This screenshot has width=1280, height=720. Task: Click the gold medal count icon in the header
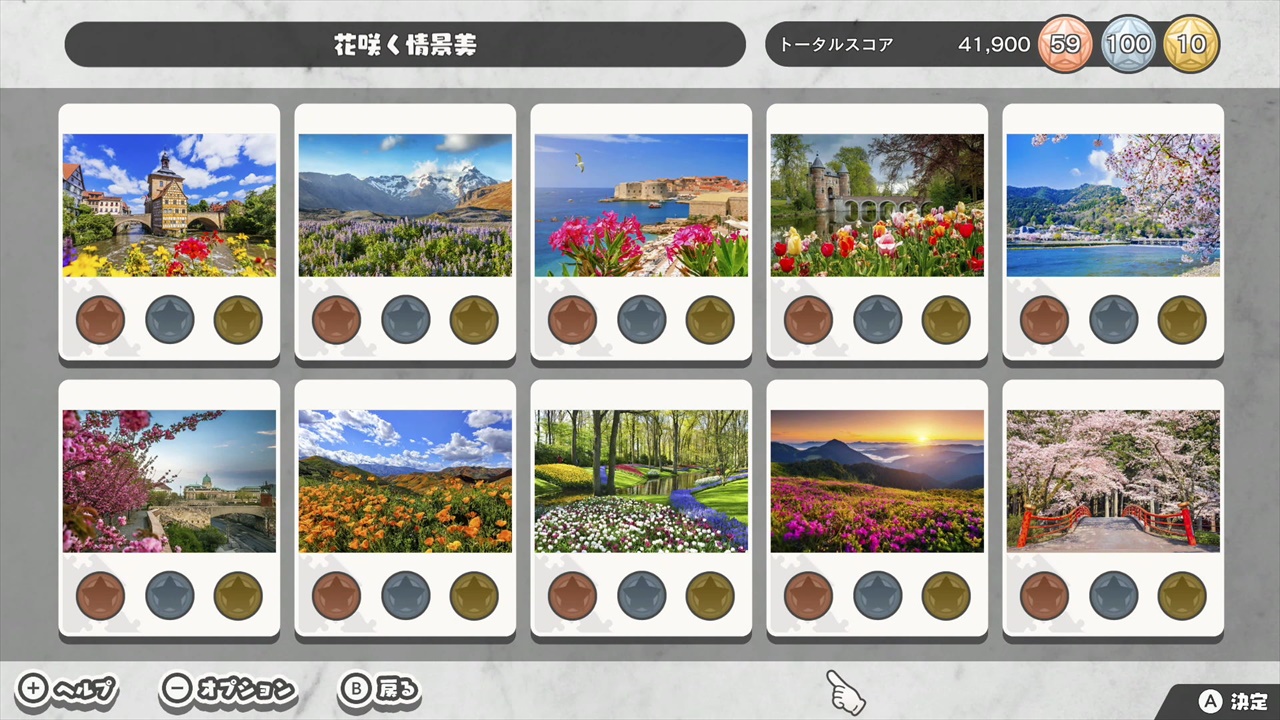point(1192,43)
